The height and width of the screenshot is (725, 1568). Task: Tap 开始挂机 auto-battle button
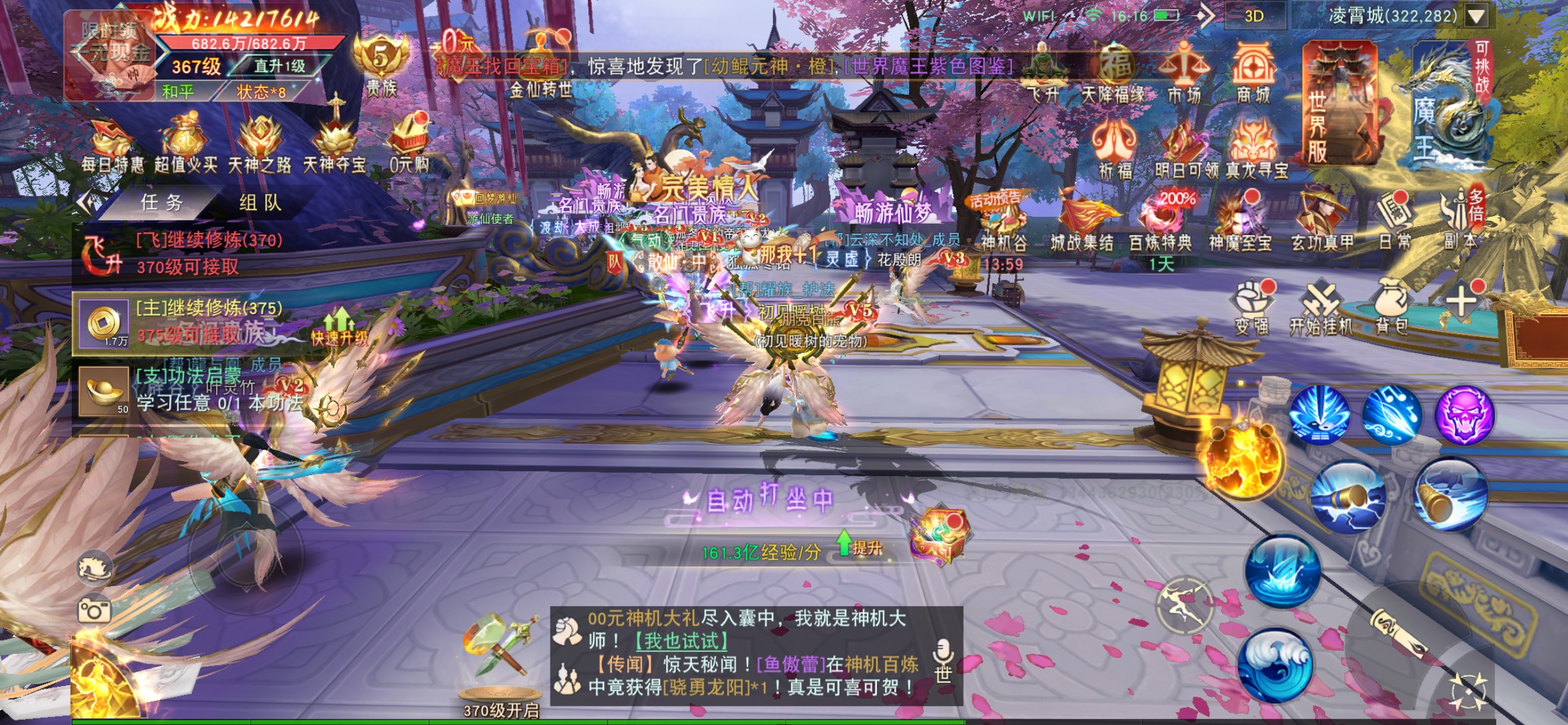pyautogui.click(x=1320, y=307)
